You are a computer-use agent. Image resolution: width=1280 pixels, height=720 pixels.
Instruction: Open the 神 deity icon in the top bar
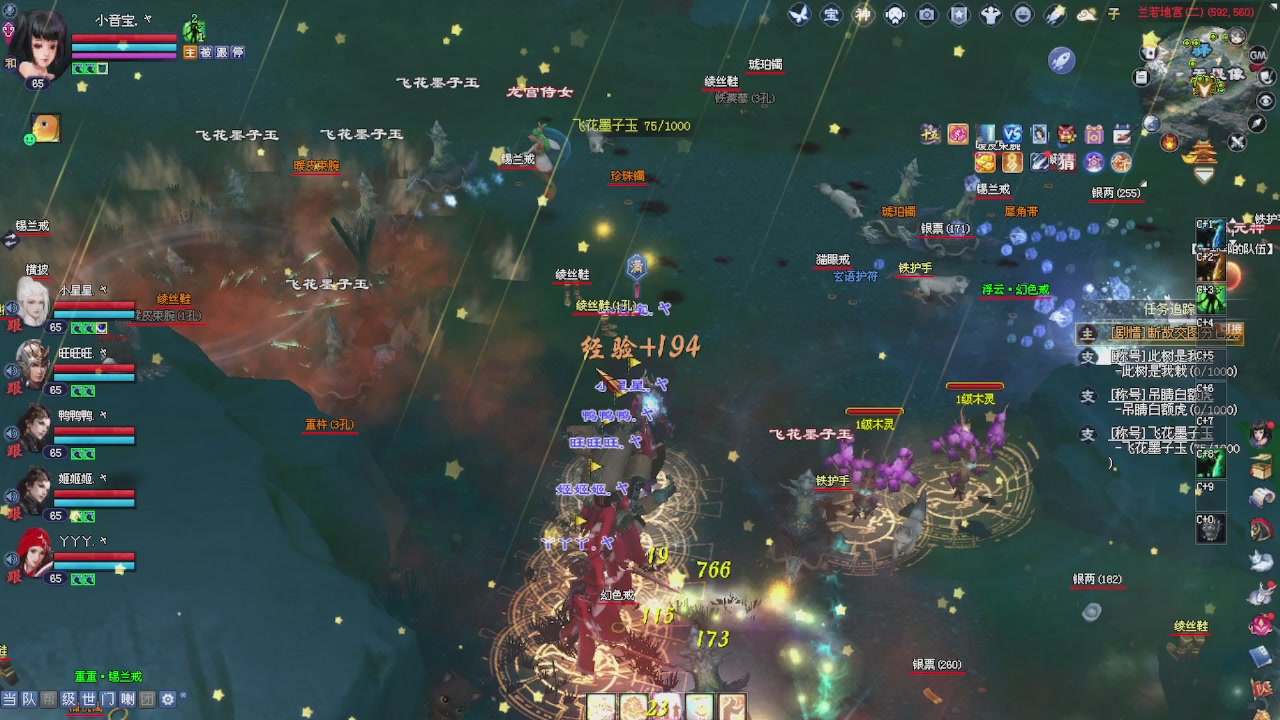point(862,14)
